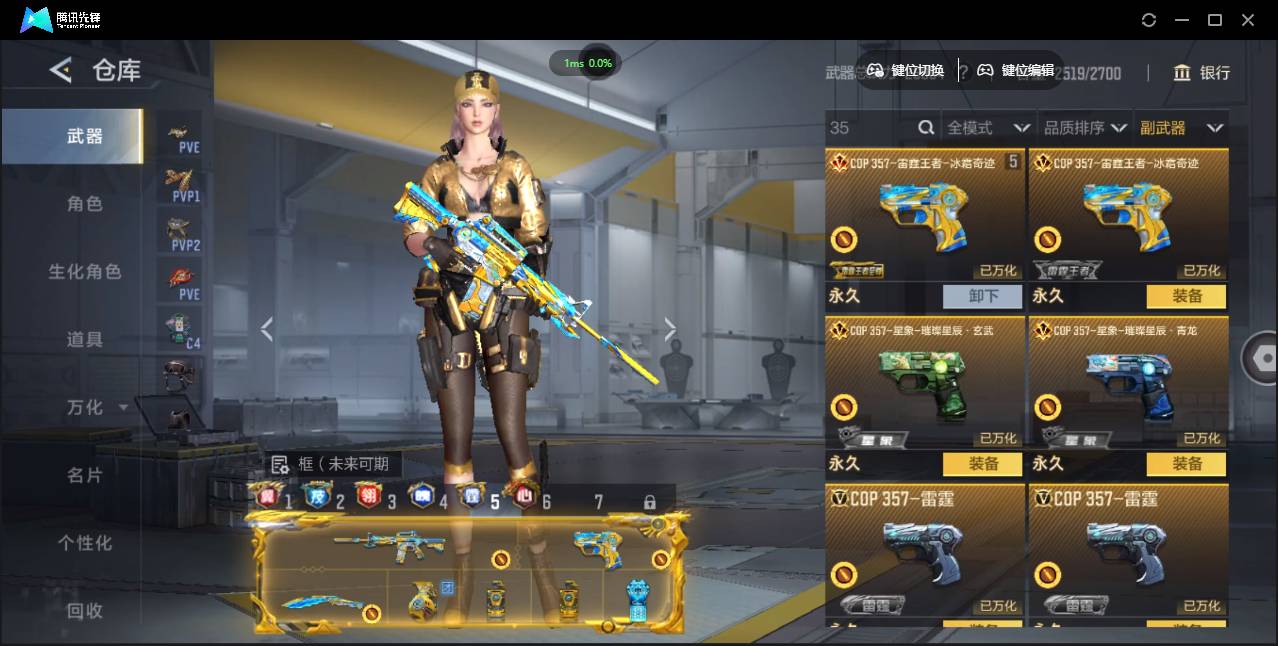
Task: Switch to the 角色 character tab
Action: pos(84,204)
